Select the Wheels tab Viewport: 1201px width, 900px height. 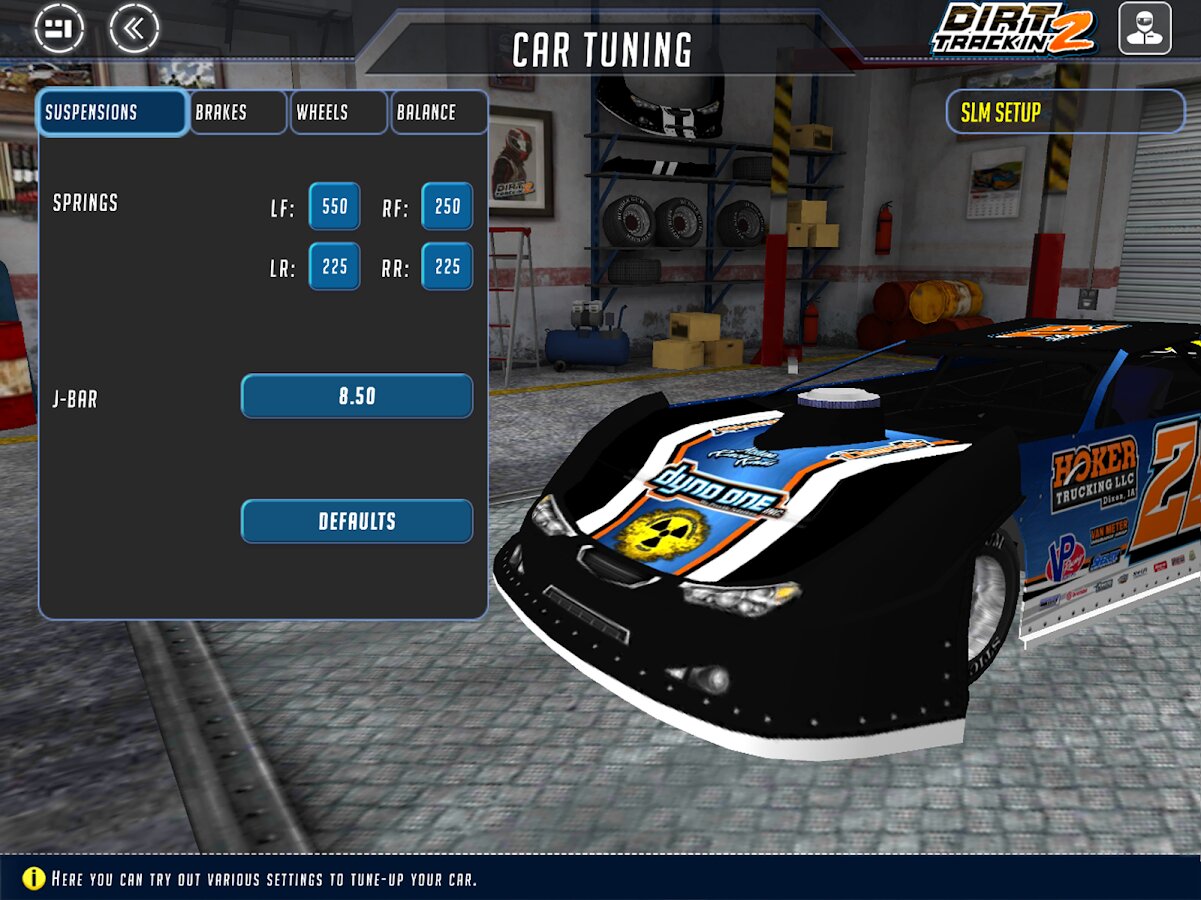pos(338,112)
